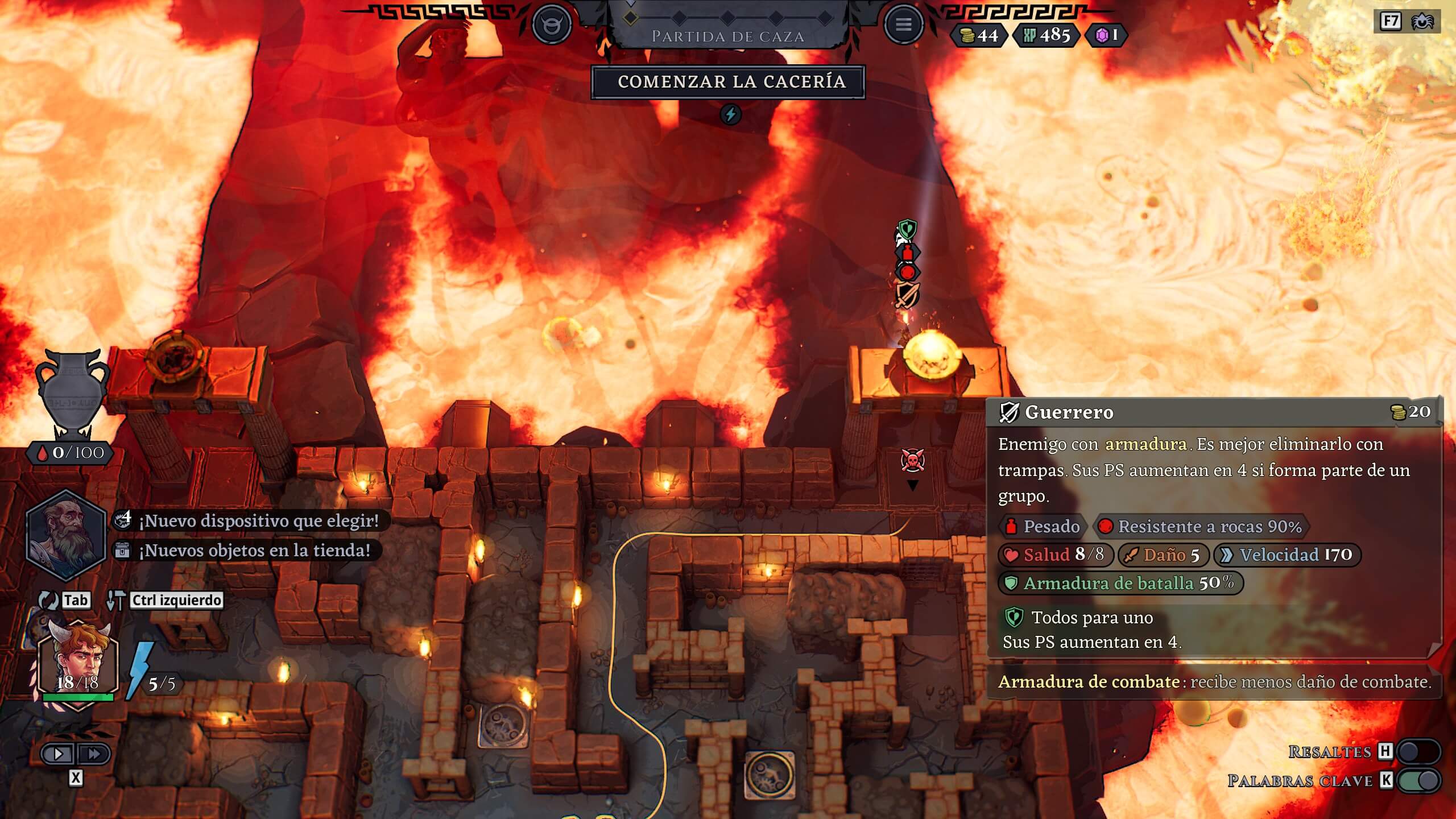Toggle the Palabras Clave keywords switch

click(1418, 780)
